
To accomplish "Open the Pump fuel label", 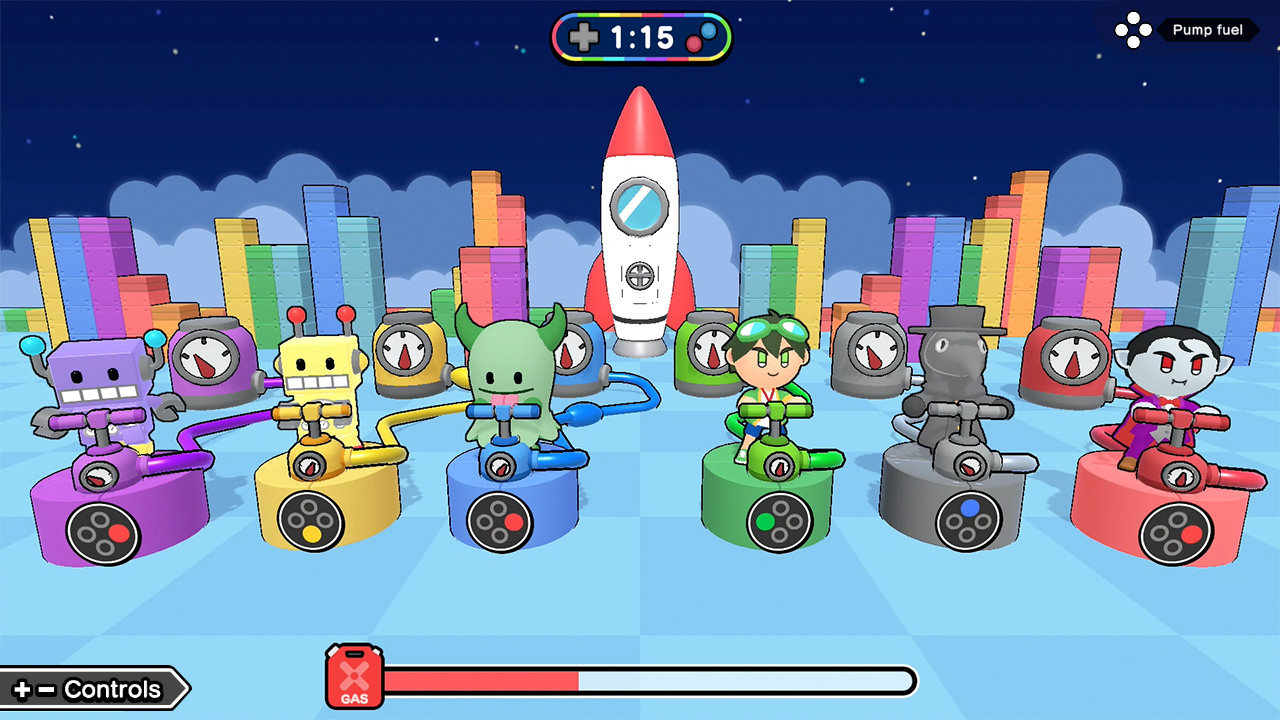I will coord(1208,30).
